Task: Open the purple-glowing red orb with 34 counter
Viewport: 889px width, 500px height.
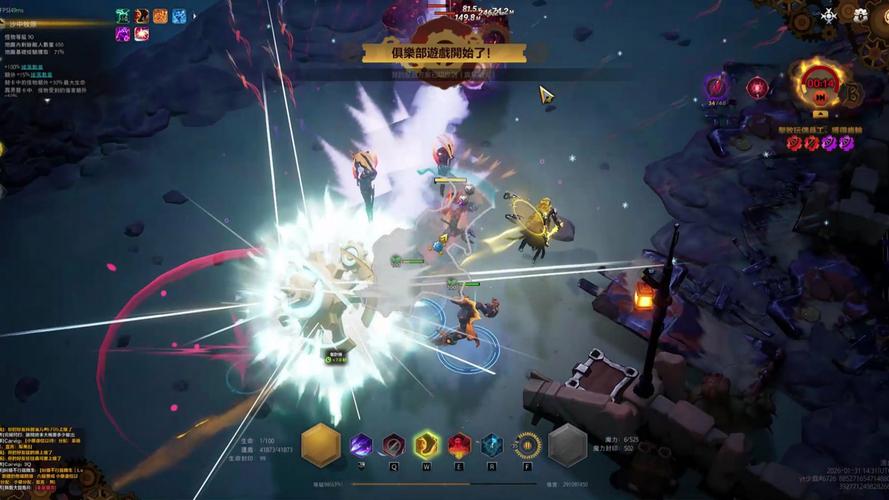Action: point(715,87)
